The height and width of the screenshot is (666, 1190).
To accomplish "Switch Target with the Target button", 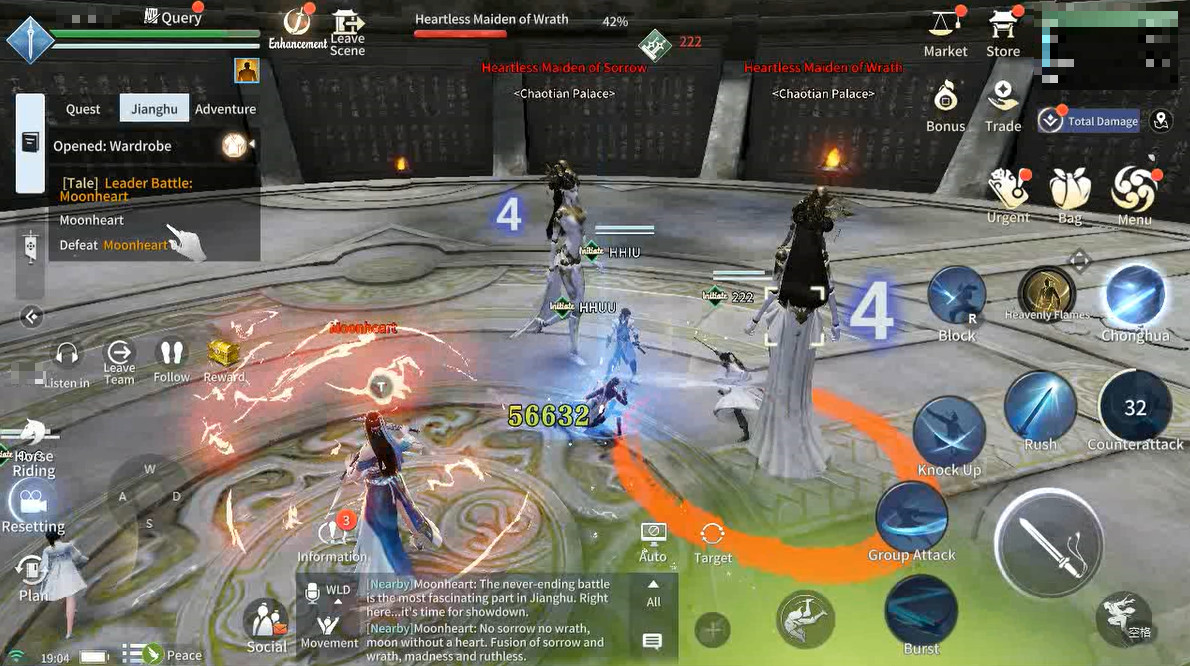I will tap(712, 540).
